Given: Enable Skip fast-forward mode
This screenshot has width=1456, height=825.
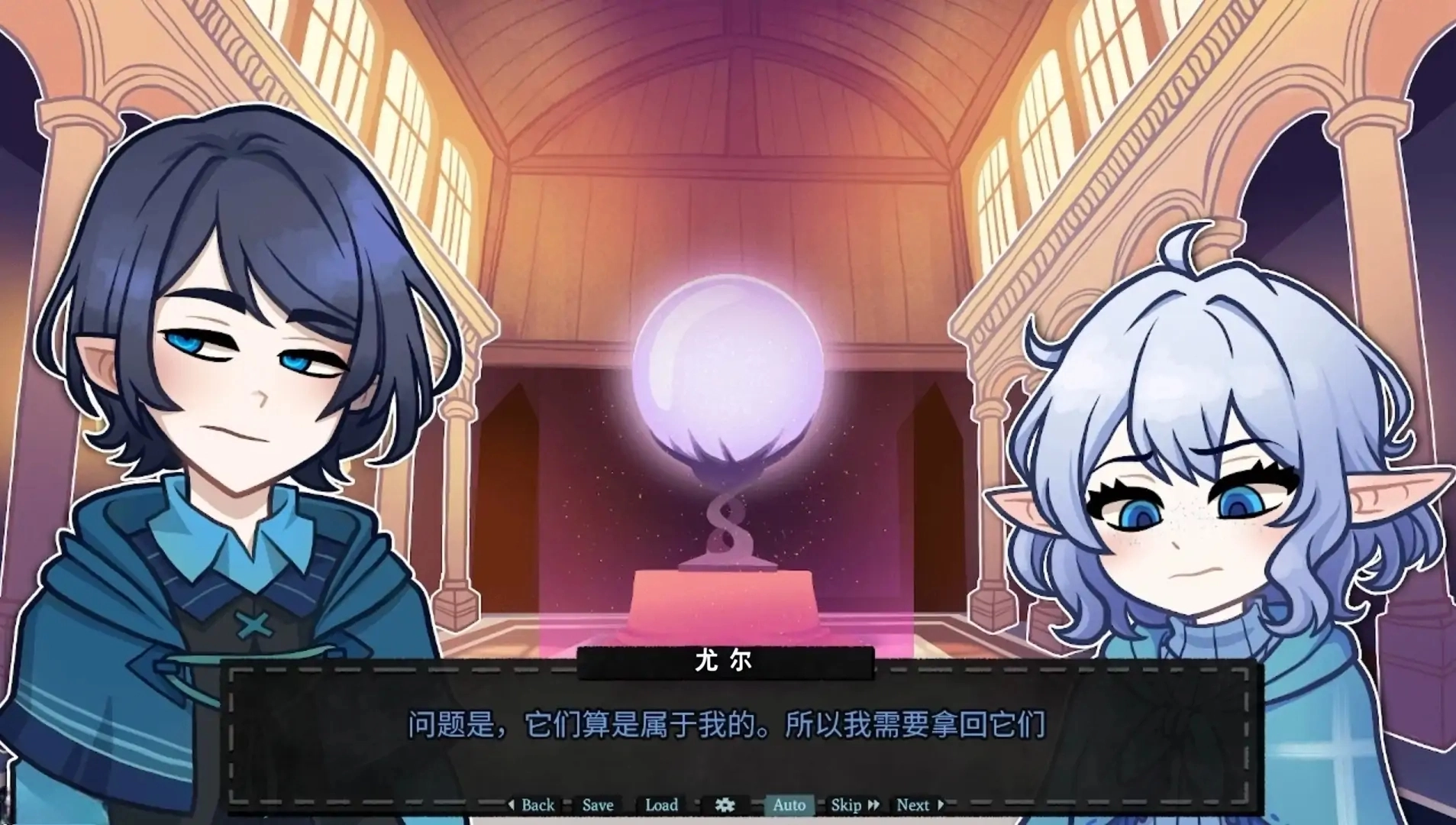Looking at the screenshot, I should click(847, 805).
